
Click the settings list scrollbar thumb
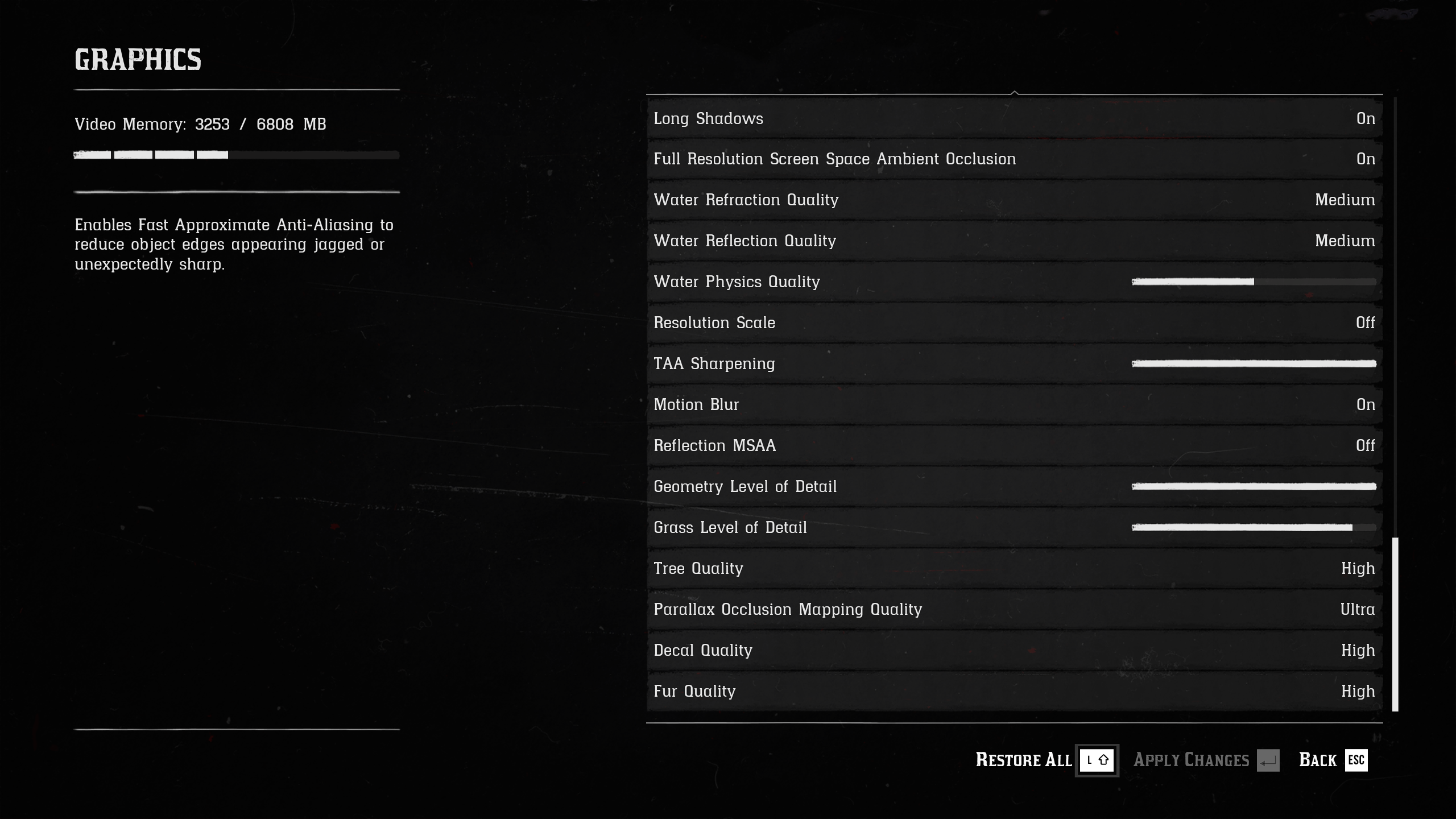(x=1395, y=624)
